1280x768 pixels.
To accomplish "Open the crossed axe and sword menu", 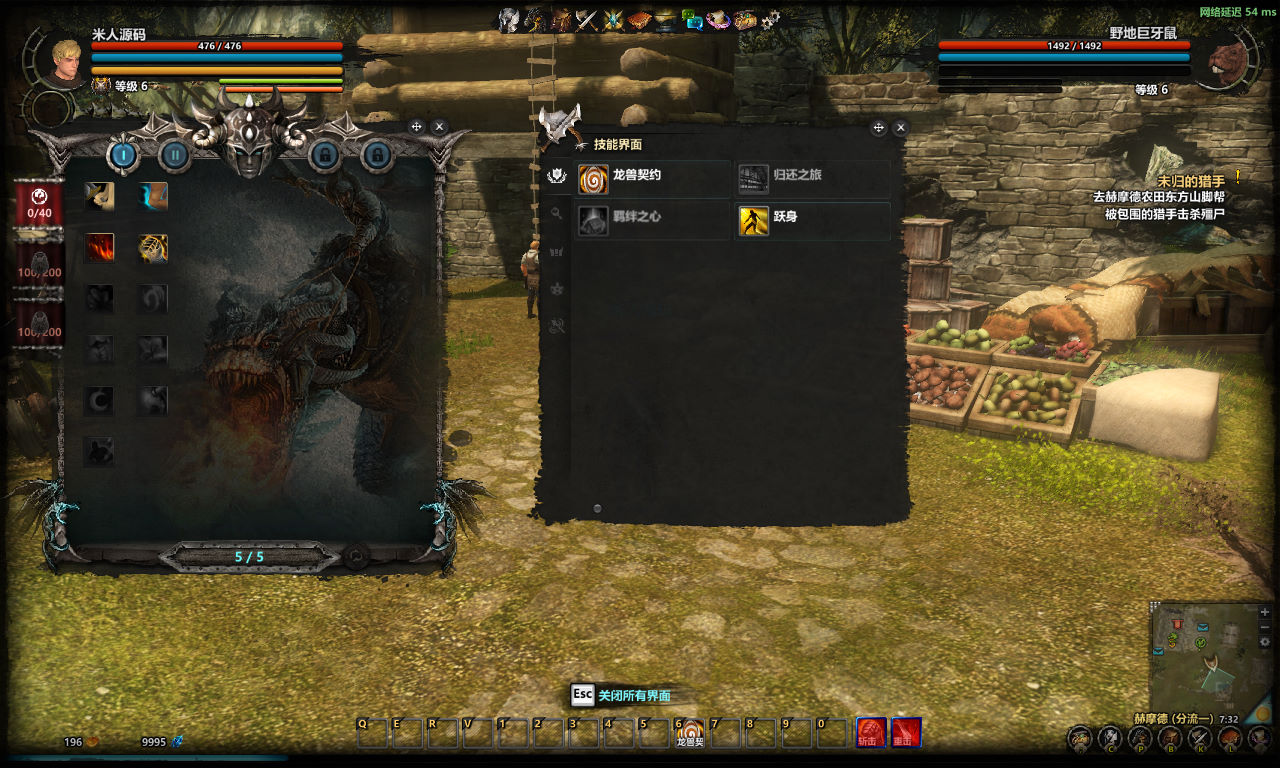I will pyautogui.click(x=586, y=20).
